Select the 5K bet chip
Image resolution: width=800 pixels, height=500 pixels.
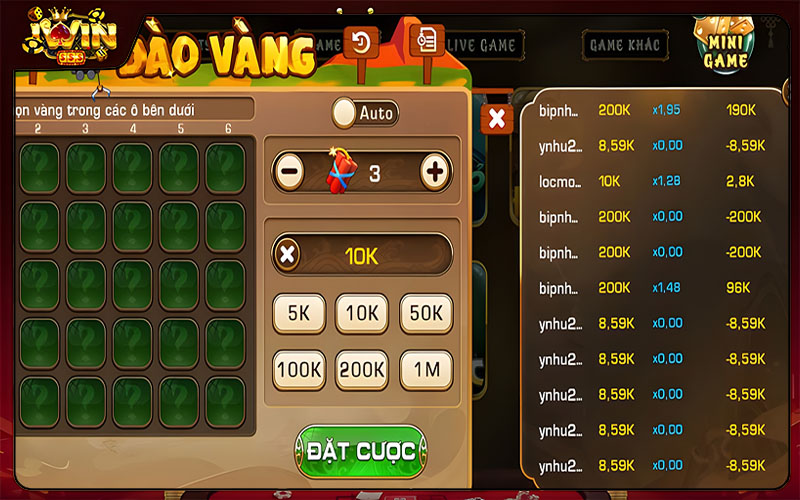click(x=298, y=313)
